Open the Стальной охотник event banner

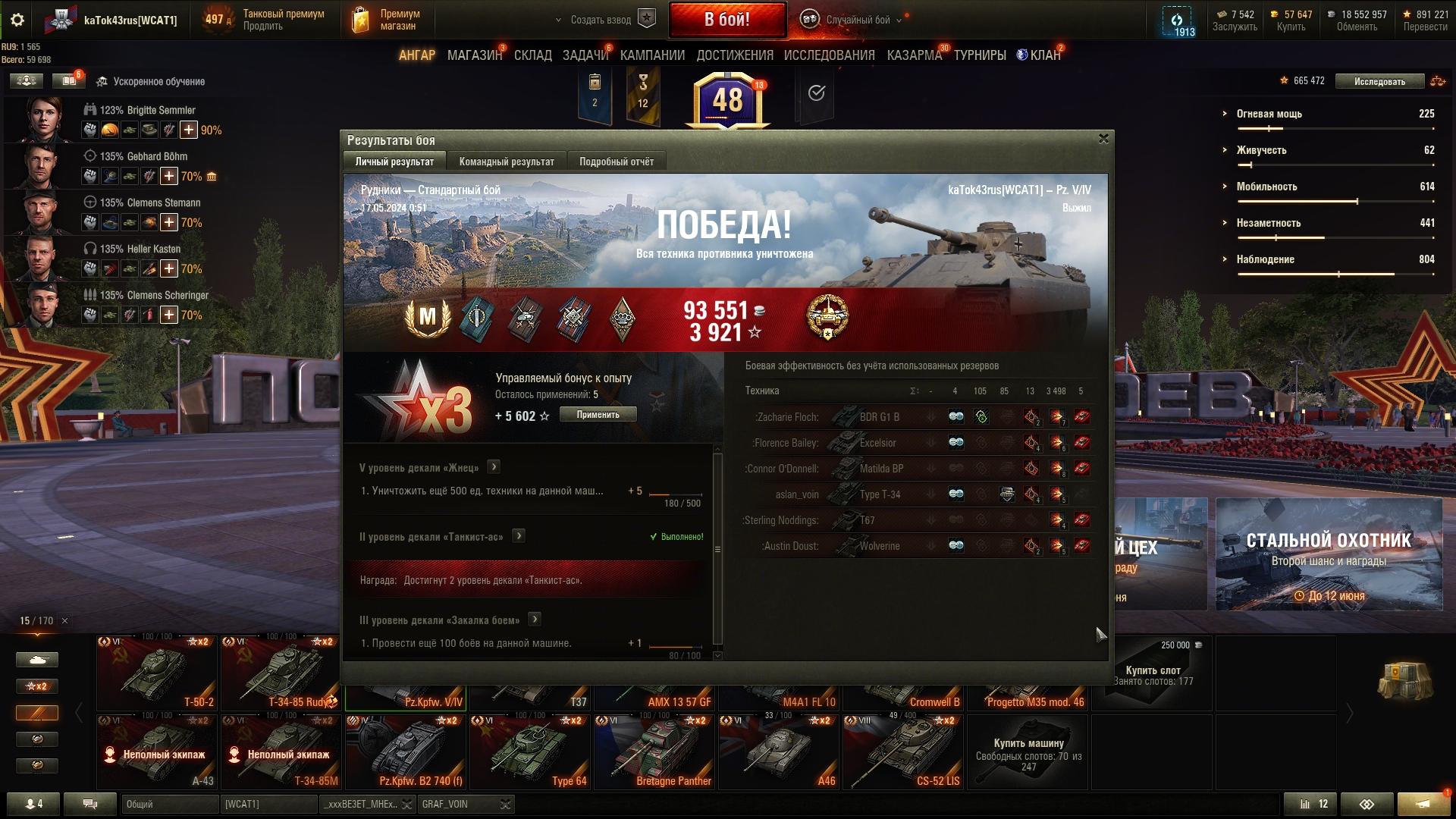(1329, 554)
